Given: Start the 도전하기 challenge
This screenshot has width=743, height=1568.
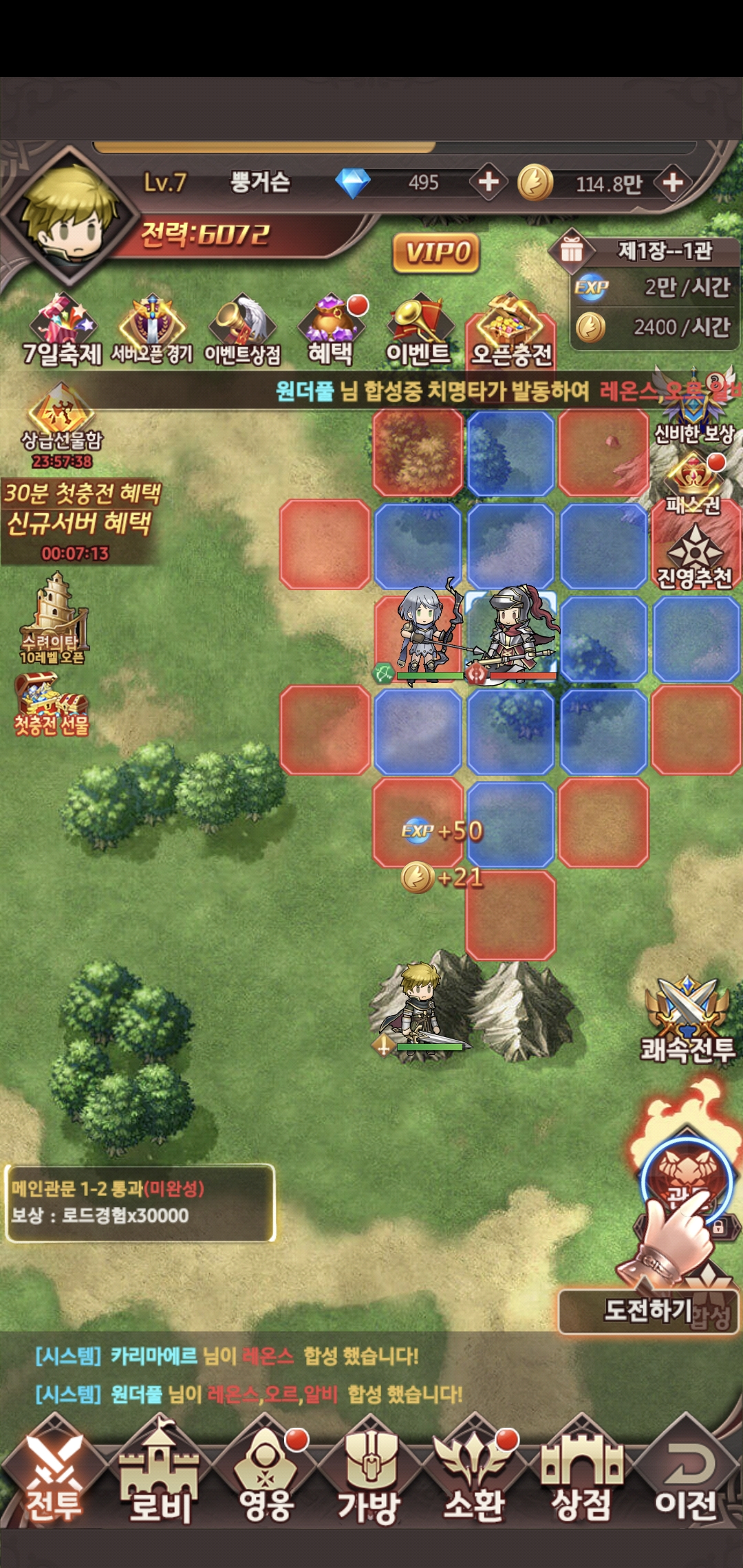Looking at the screenshot, I should [x=648, y=1311].
